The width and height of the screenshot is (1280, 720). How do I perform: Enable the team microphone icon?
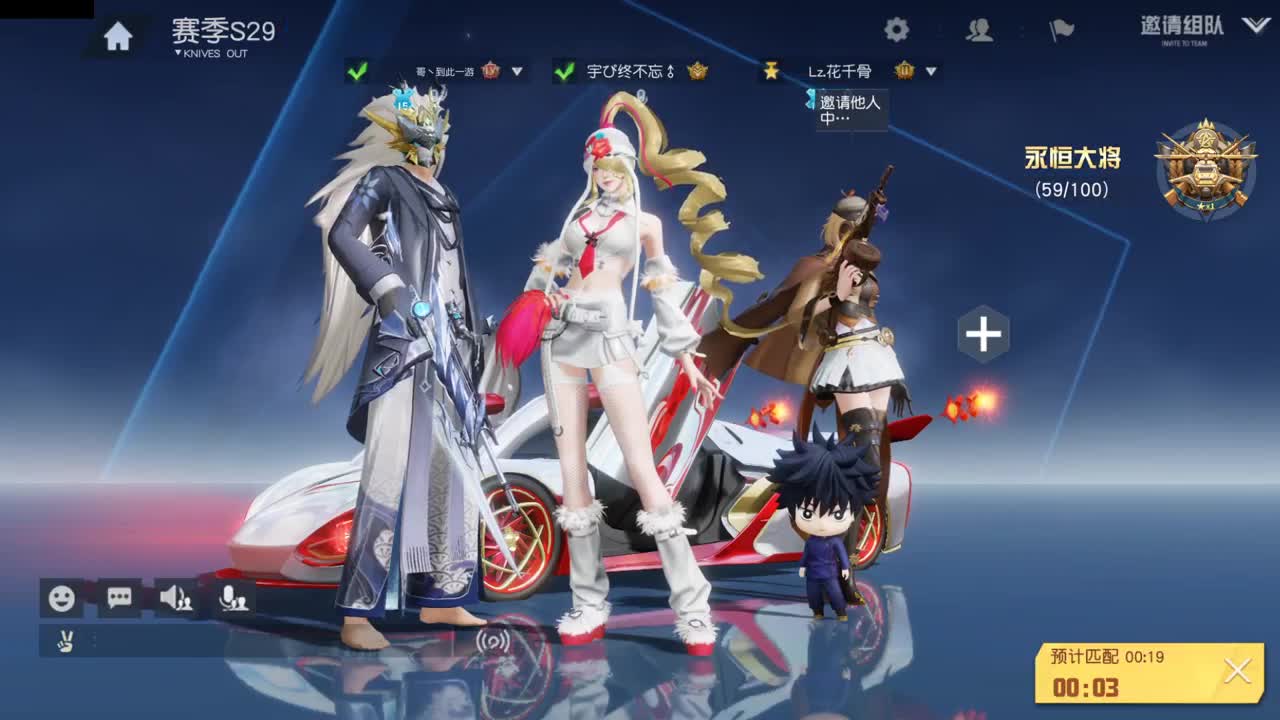[235, 597]
